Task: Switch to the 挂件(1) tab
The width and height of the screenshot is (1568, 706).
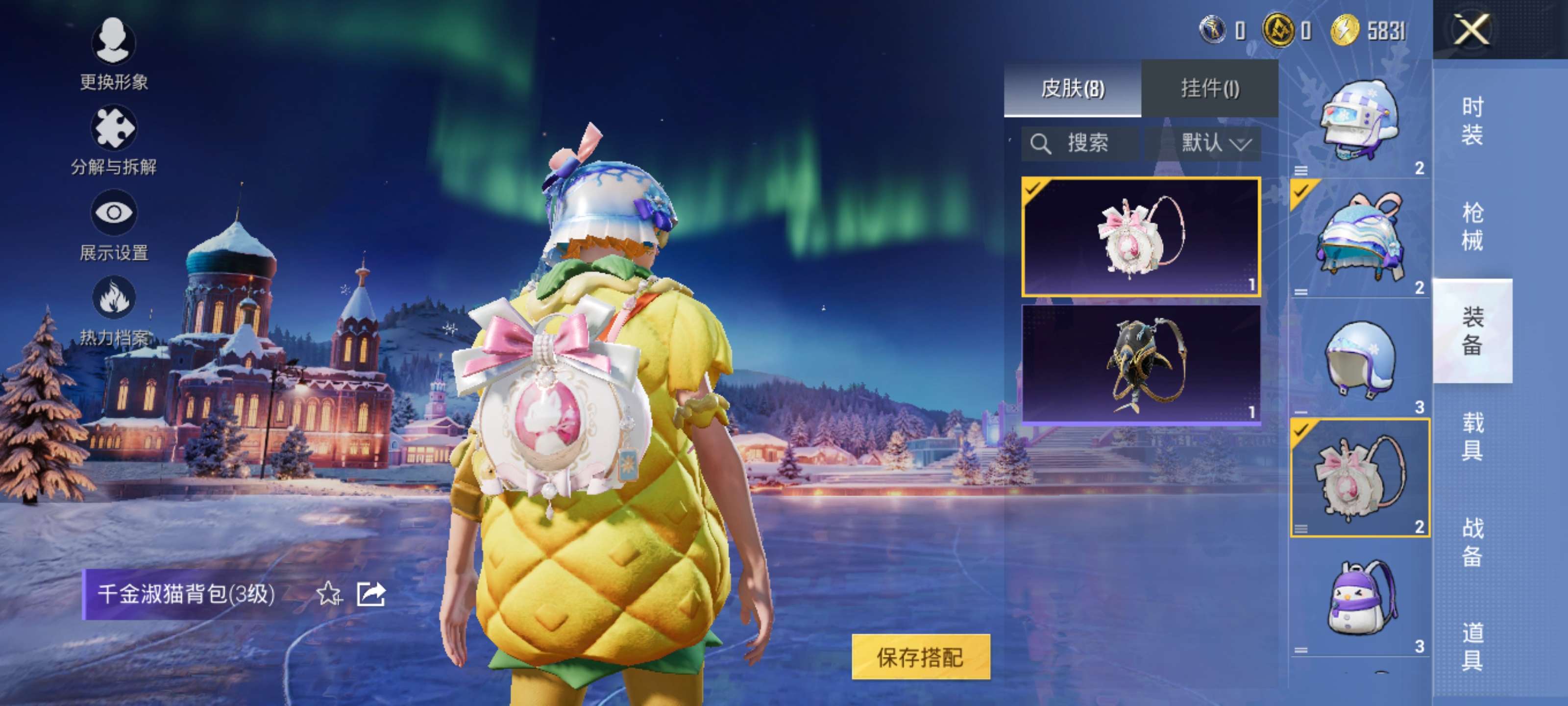Action: pyautogui.click(x=1209, y=88)
